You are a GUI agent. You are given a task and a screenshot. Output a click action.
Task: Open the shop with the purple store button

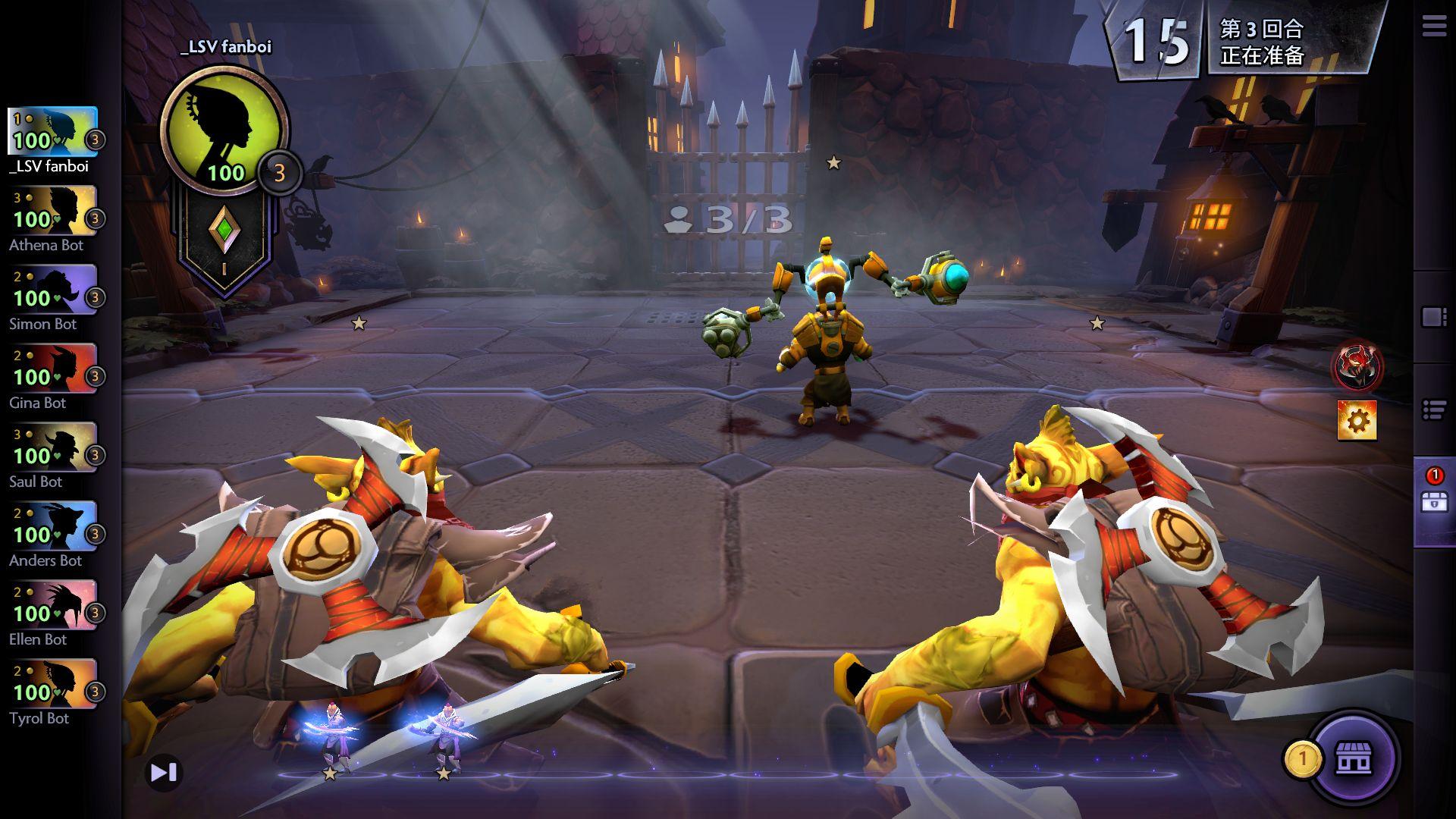point(1354,758)
